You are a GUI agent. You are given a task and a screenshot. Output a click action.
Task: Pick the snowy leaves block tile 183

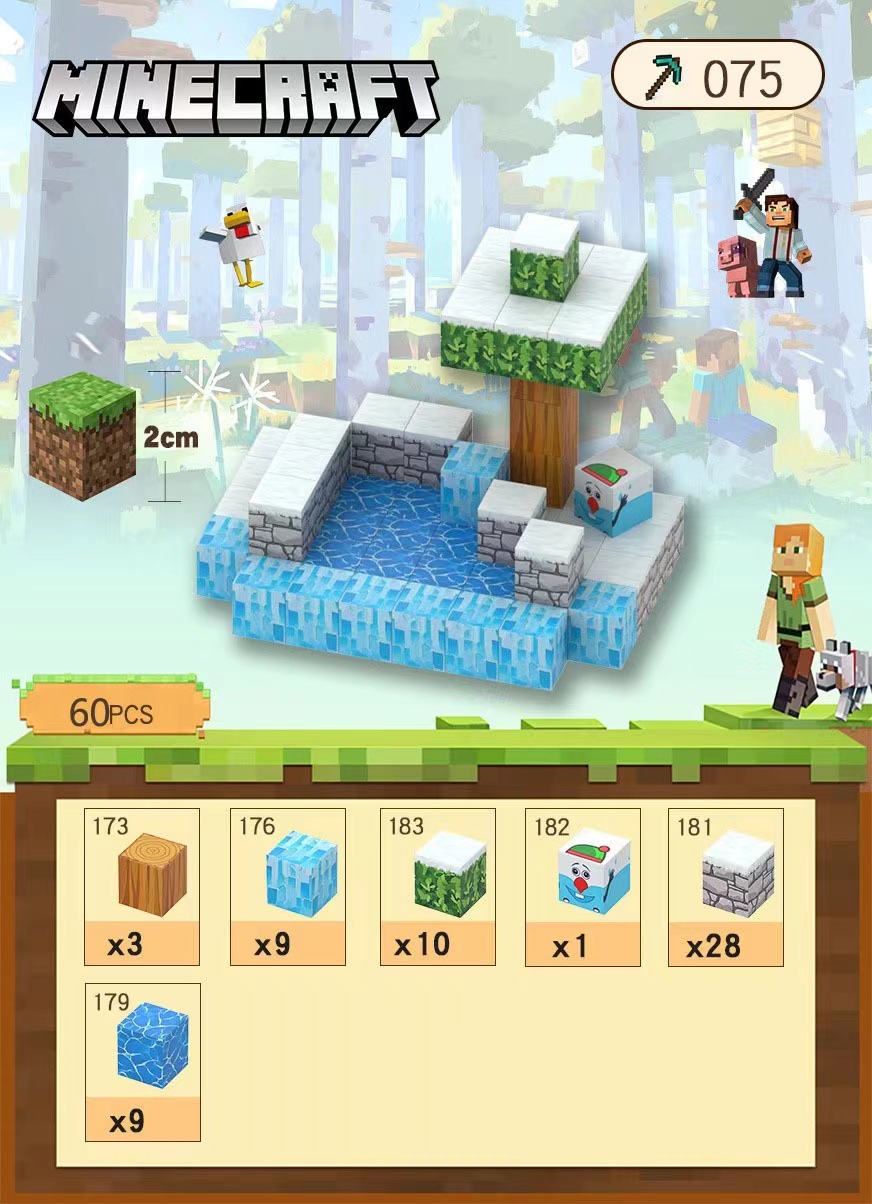coord(438,886)
